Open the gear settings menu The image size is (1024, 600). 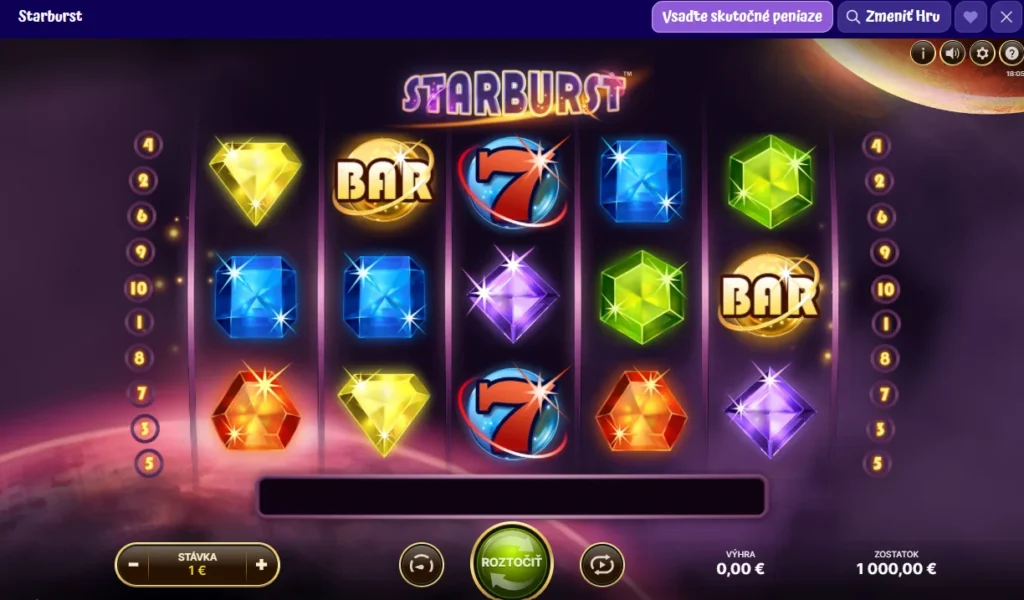pos(982,53)
